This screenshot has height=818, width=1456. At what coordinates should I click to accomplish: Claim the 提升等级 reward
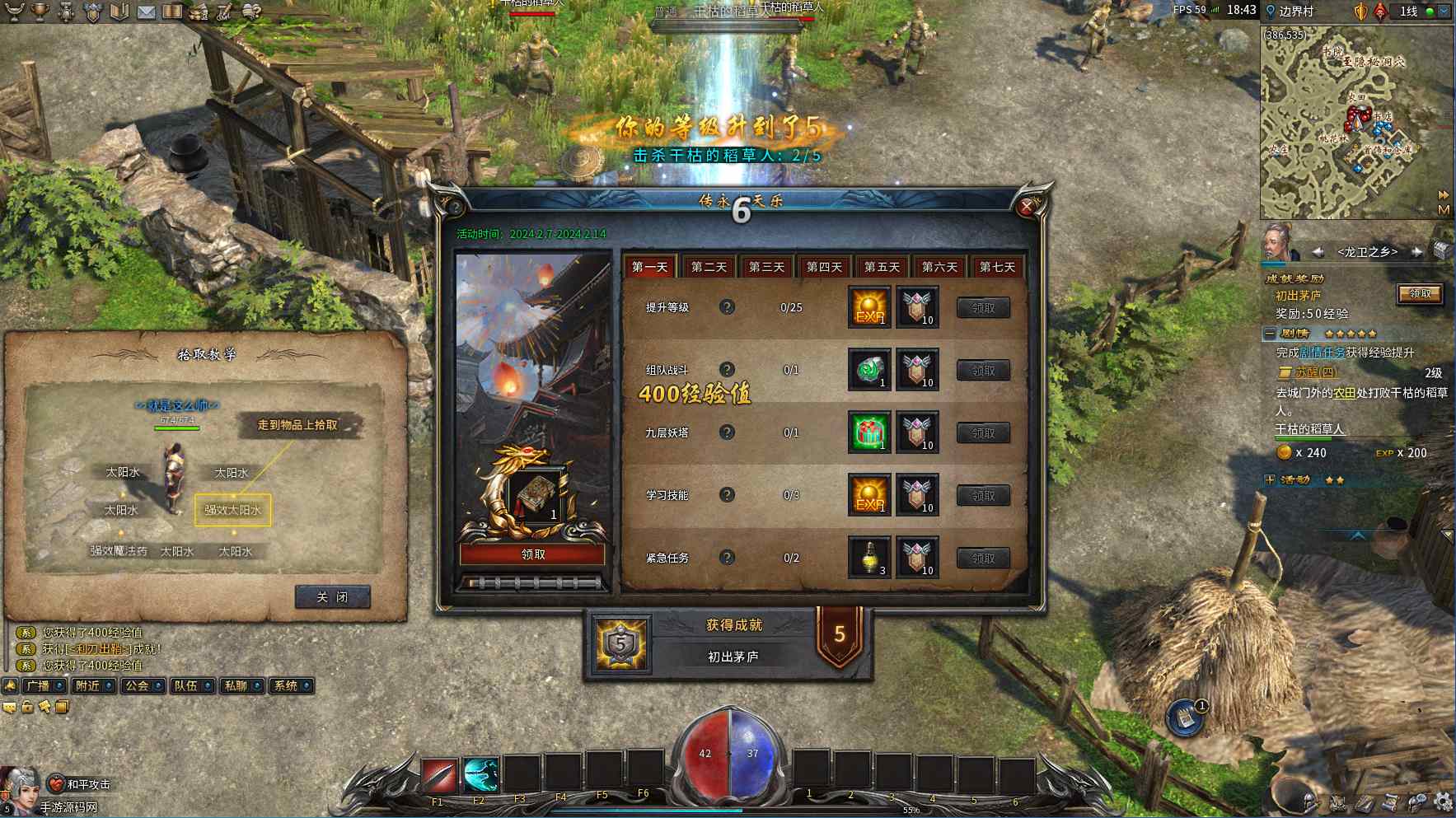(x=983, y=308)
